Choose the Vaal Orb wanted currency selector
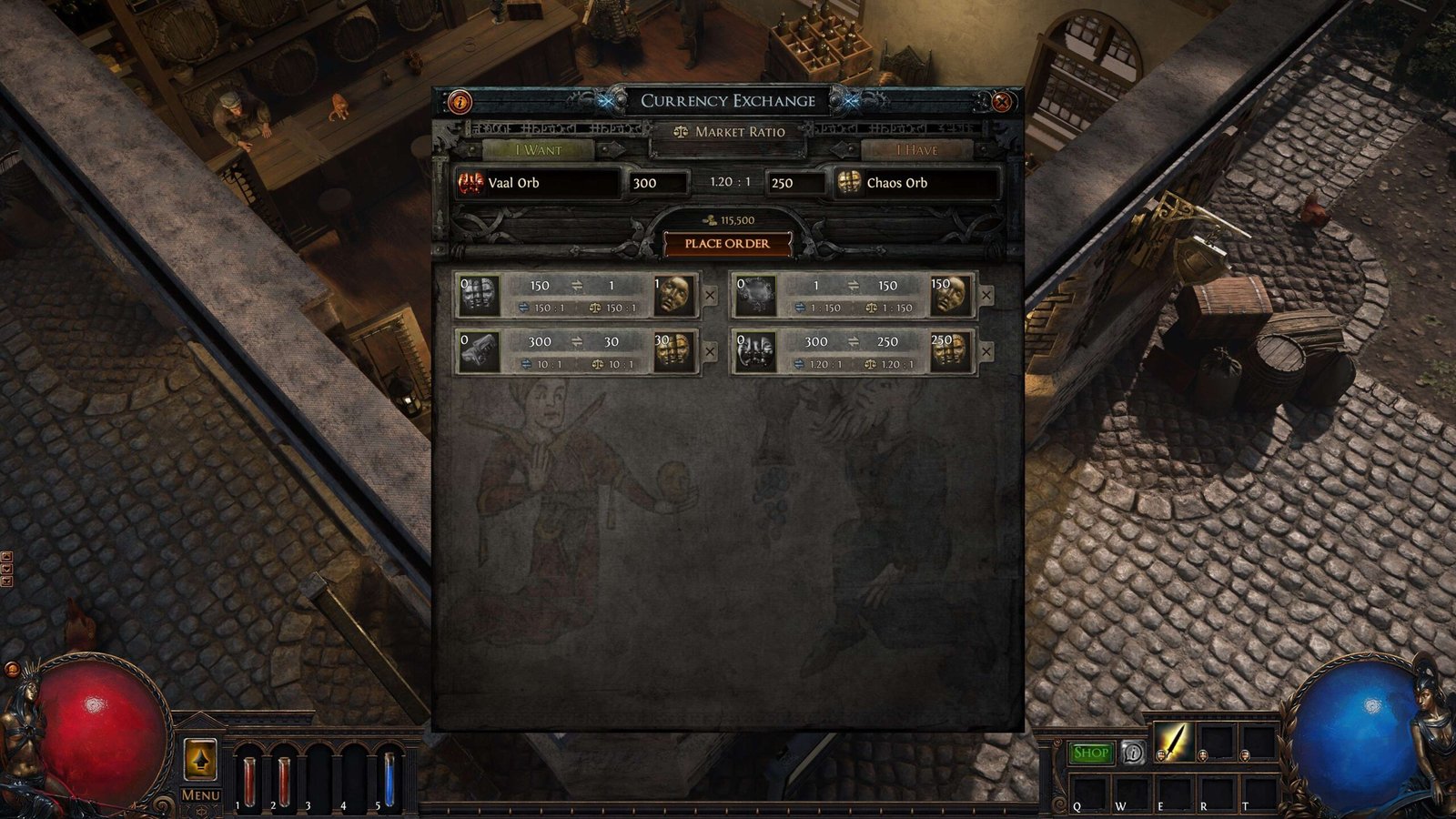 click(539, 183)
